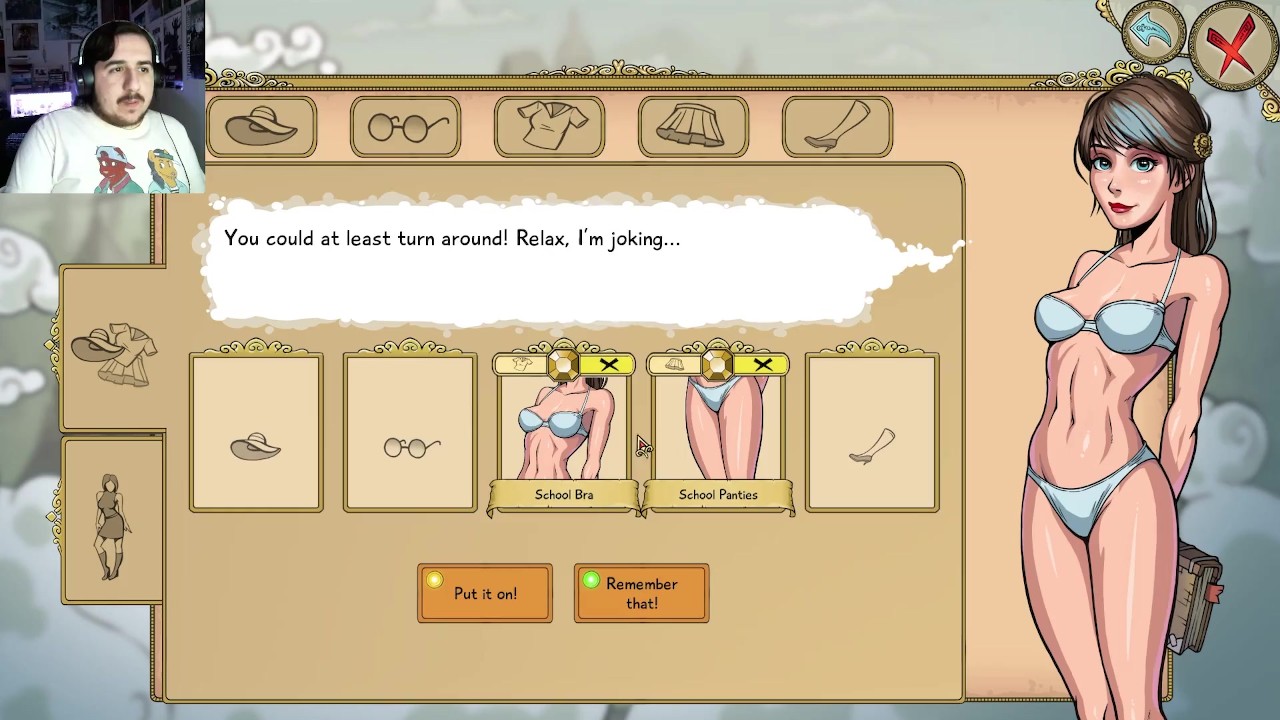
Task: Open the dressed figure side tab
Action: [112, 522]
